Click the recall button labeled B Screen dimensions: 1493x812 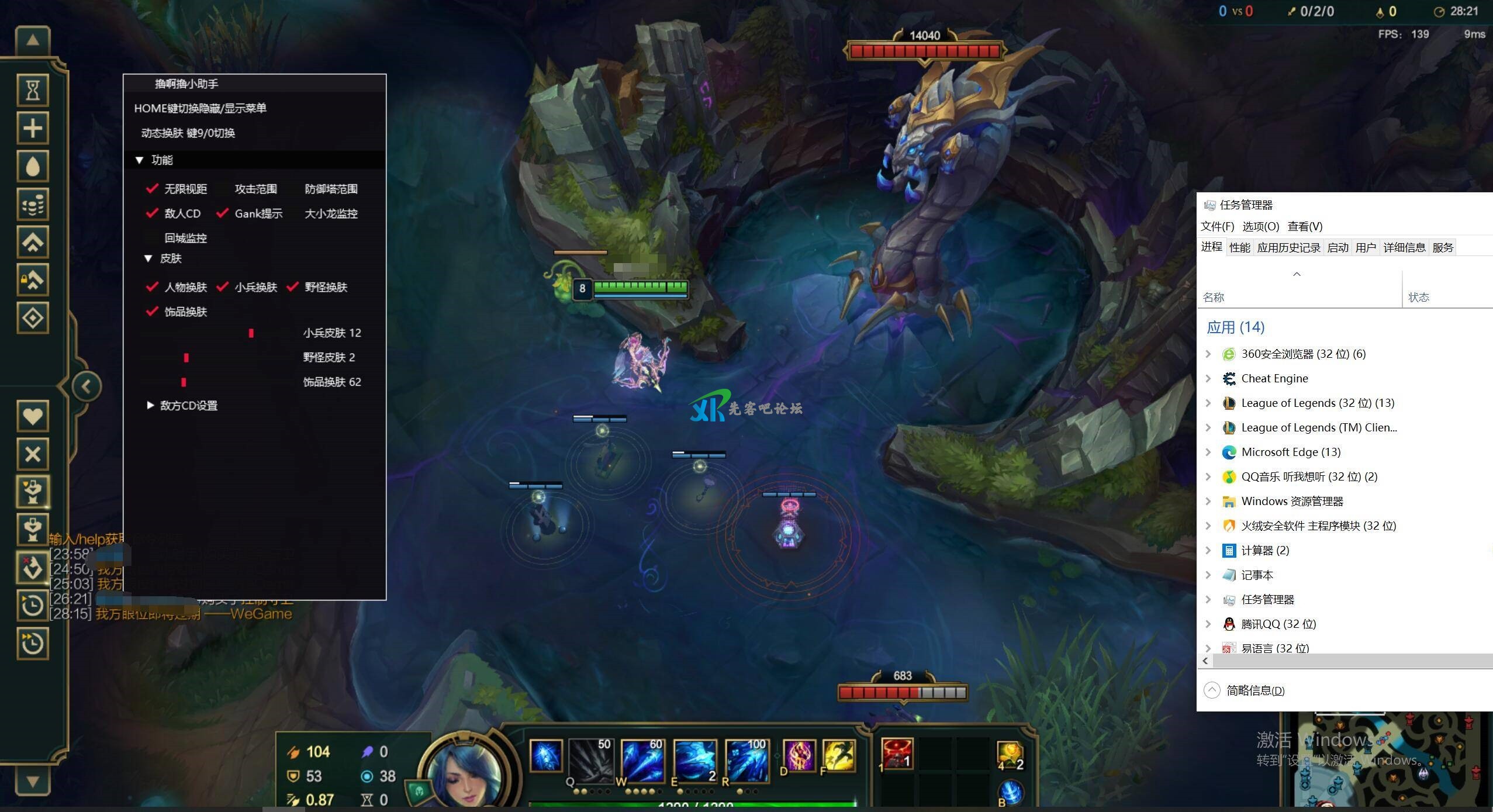(1010, 793)
